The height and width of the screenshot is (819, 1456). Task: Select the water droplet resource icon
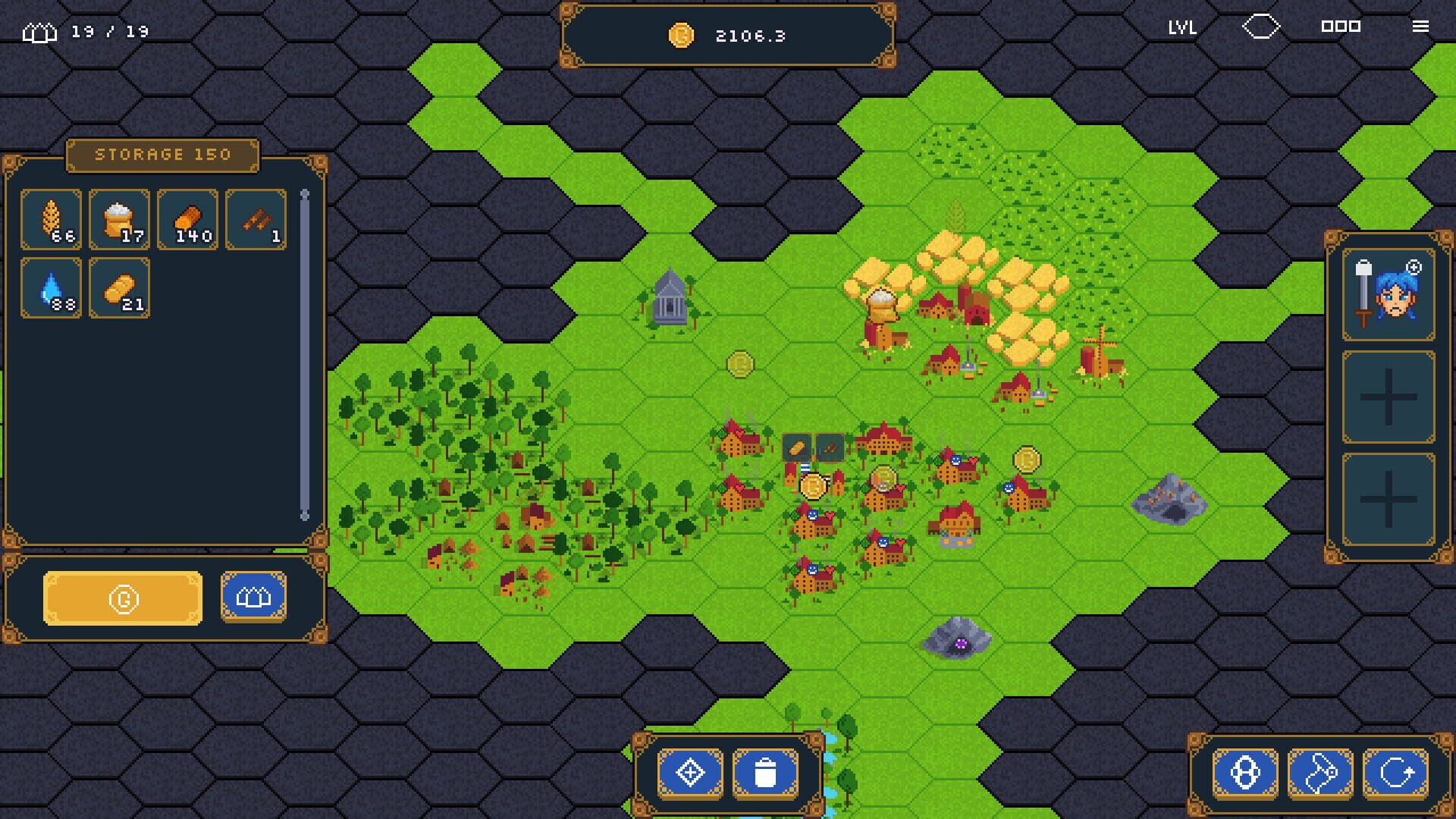click(51, 289)
